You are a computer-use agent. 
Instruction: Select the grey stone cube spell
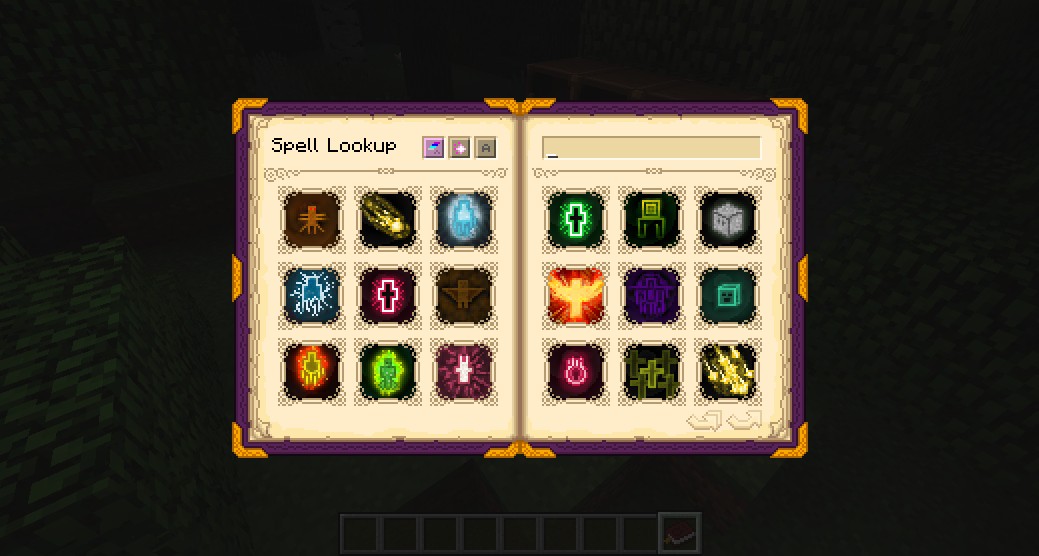(728, 218)
